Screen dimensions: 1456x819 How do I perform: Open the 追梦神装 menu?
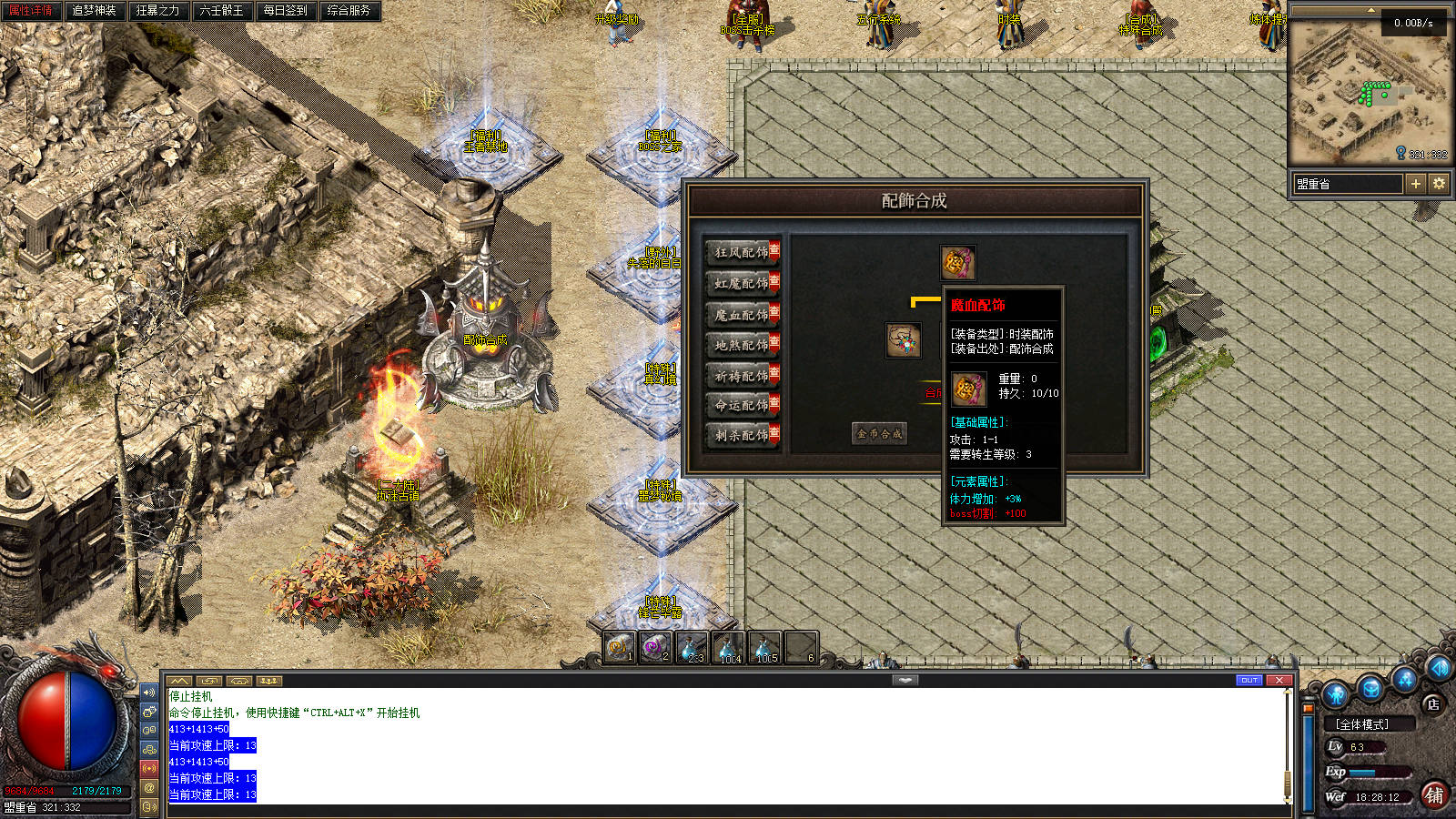(x=94, y=11)
